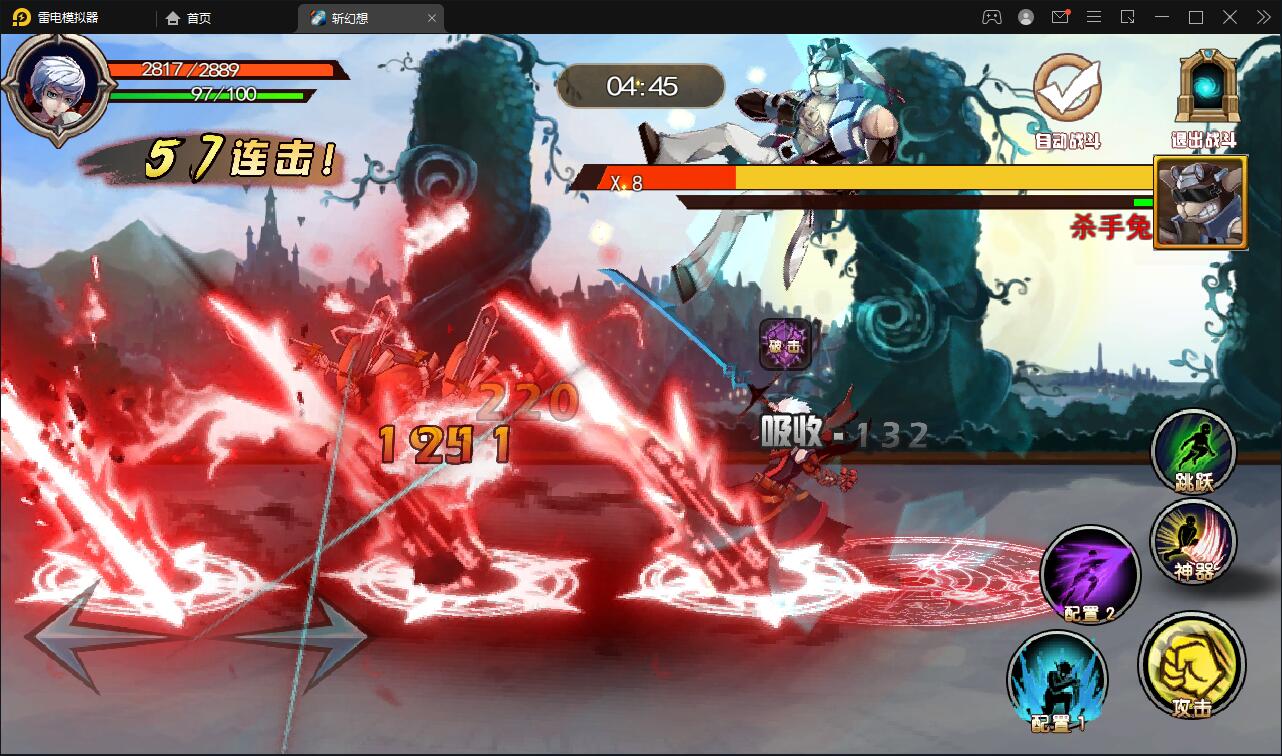Click the white-haired hero portrait

point(56,86)
